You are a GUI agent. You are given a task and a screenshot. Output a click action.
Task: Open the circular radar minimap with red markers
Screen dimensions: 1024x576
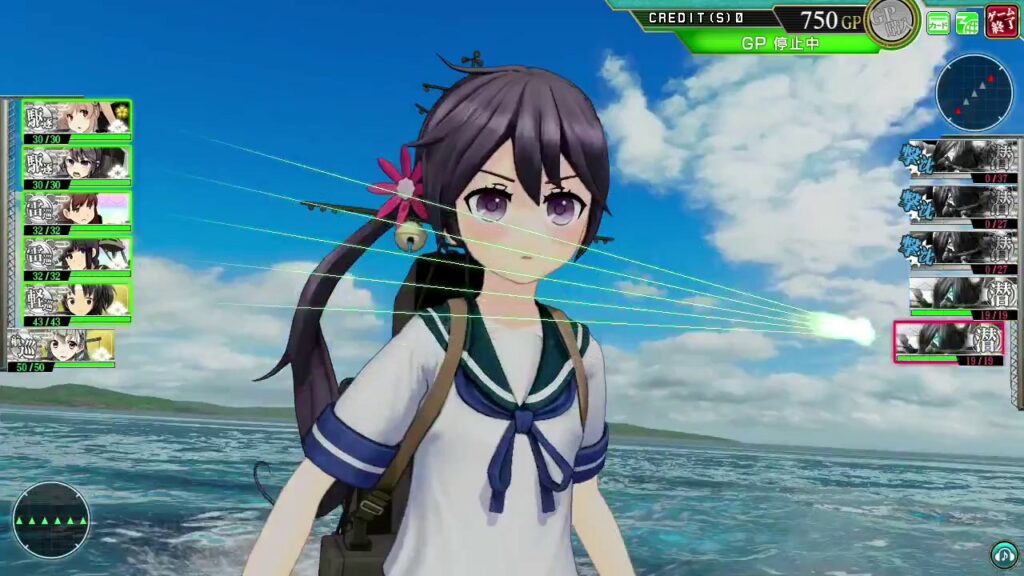coord(974,93)
